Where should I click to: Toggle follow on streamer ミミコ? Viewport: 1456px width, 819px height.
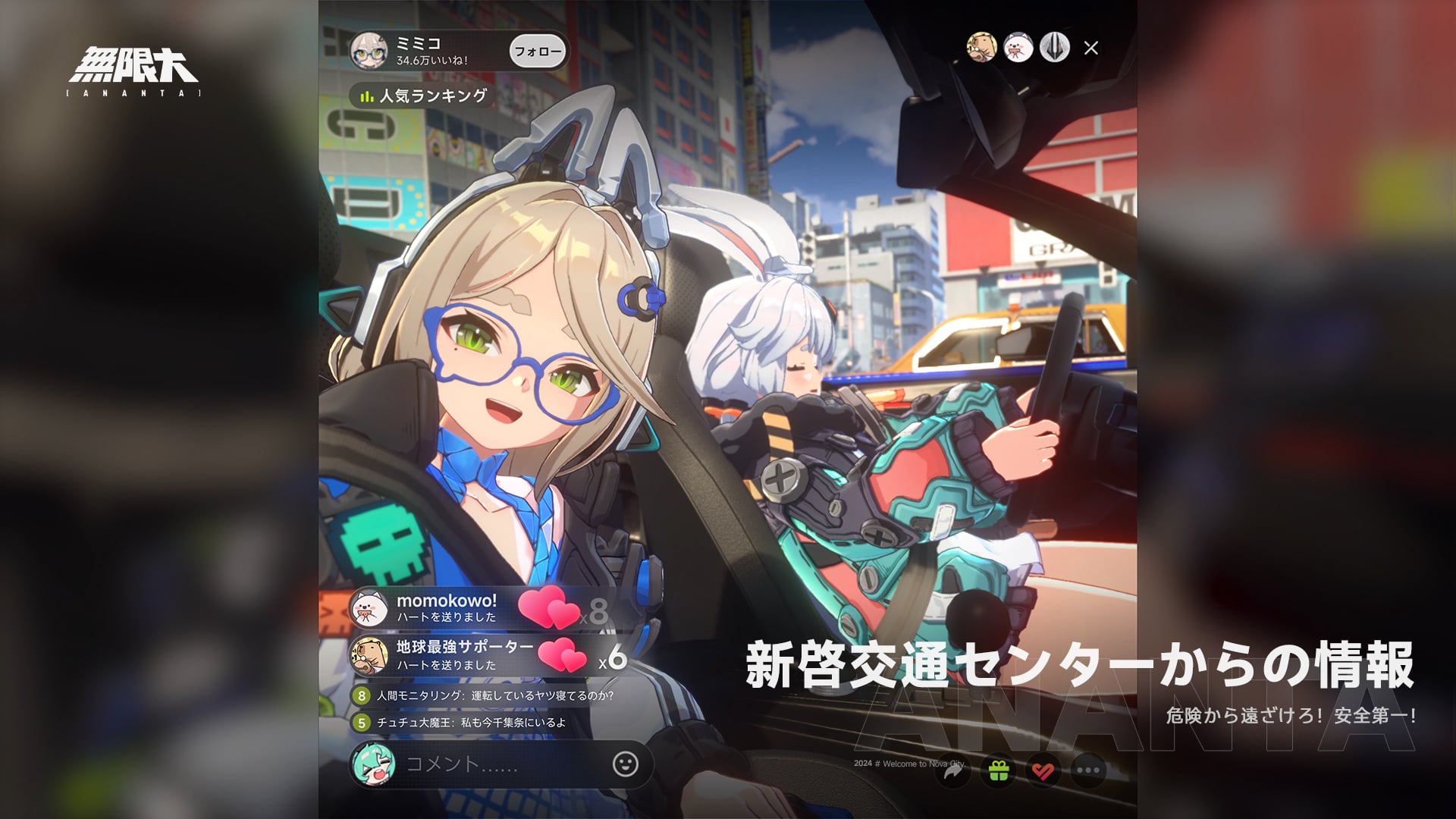pos(537,50)
